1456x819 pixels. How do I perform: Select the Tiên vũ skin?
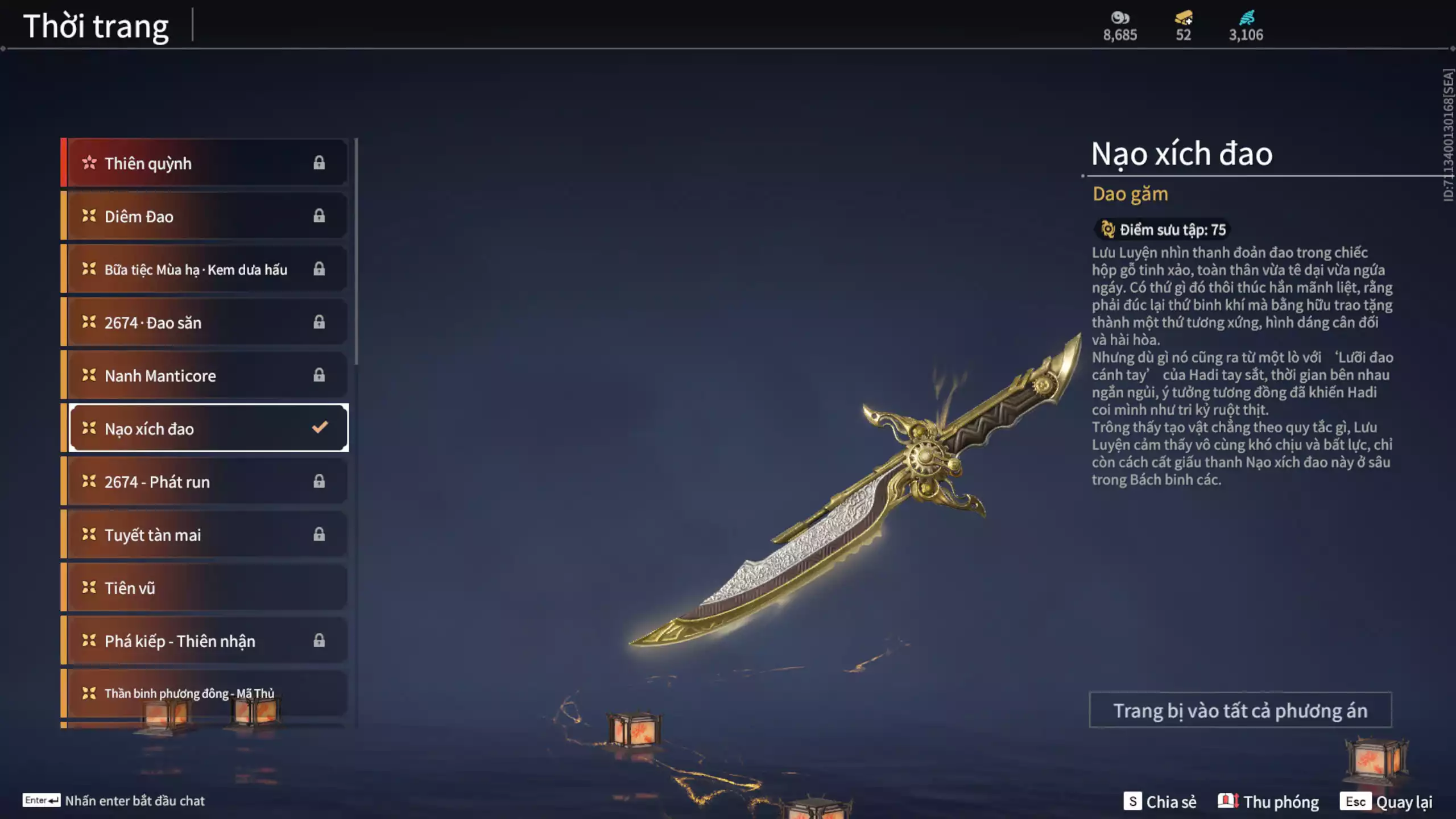(205, 588)
